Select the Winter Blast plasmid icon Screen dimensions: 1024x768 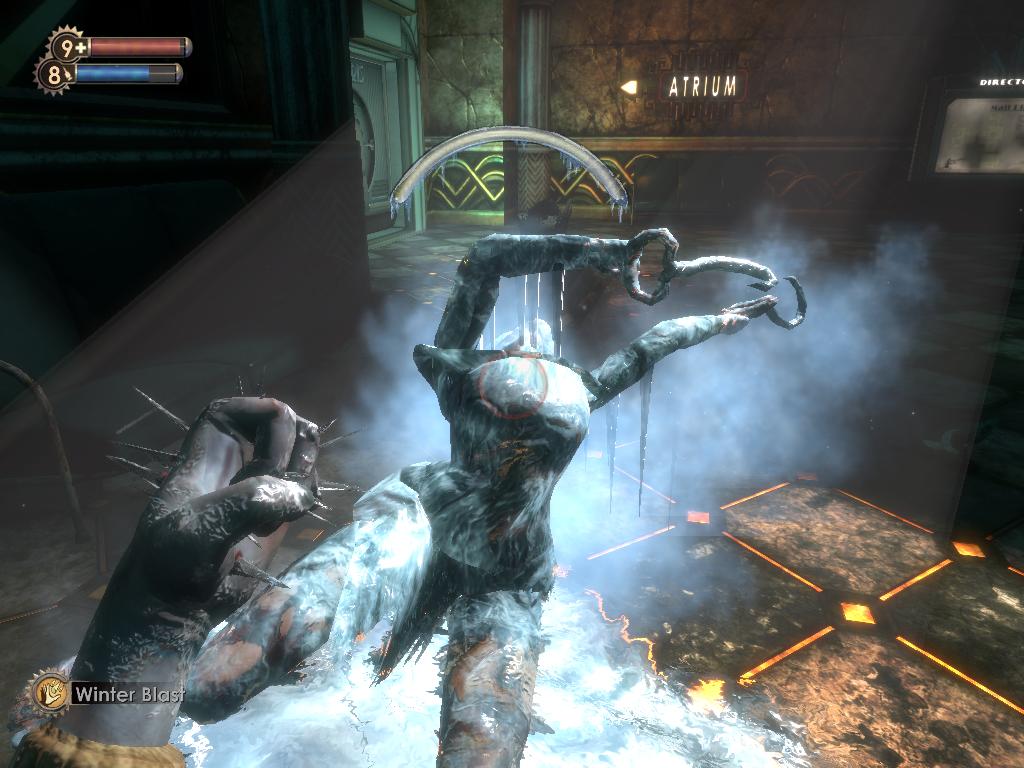(48, 691)
